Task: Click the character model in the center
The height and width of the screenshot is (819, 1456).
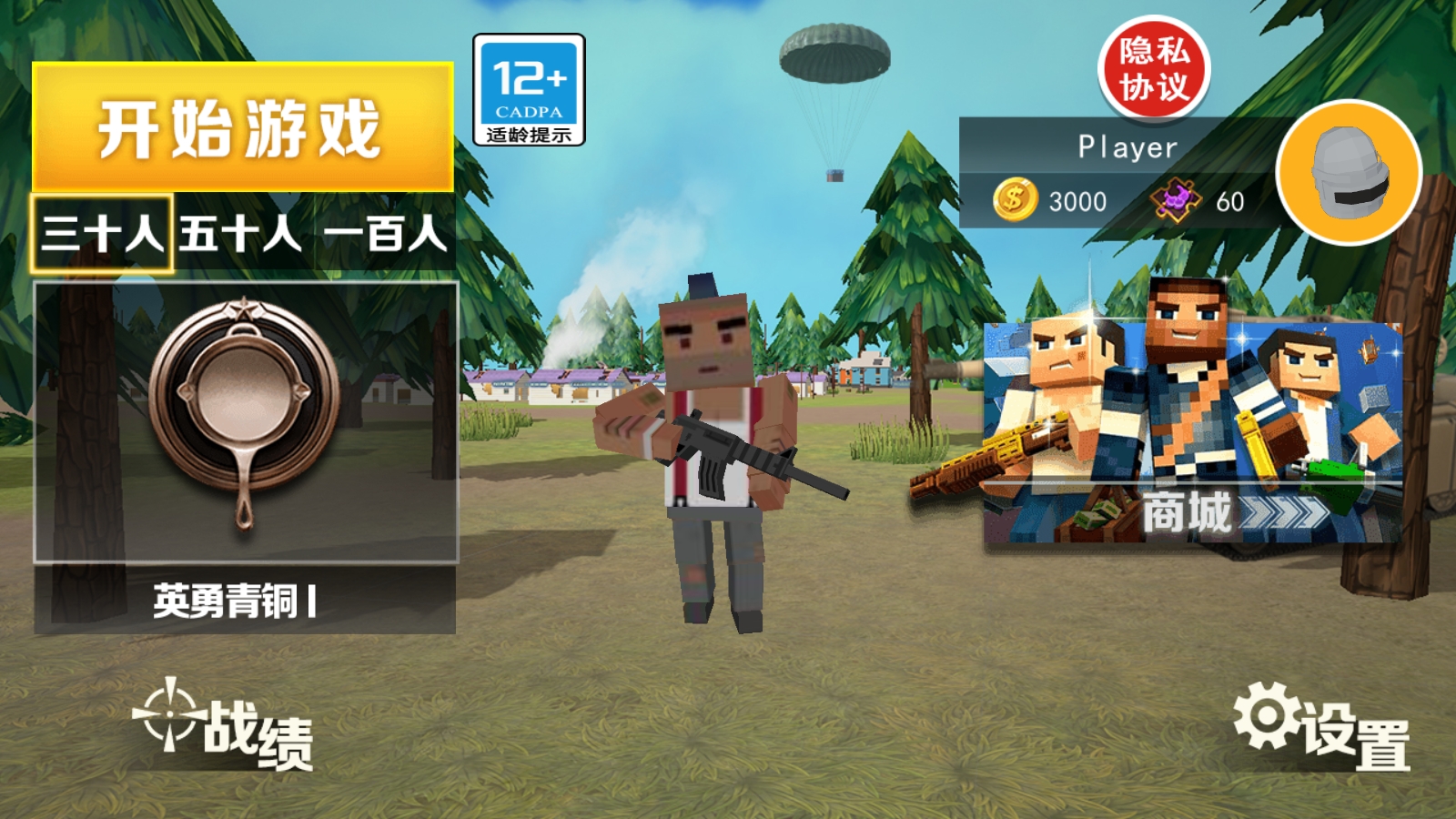Action: (x=719, y=446)
